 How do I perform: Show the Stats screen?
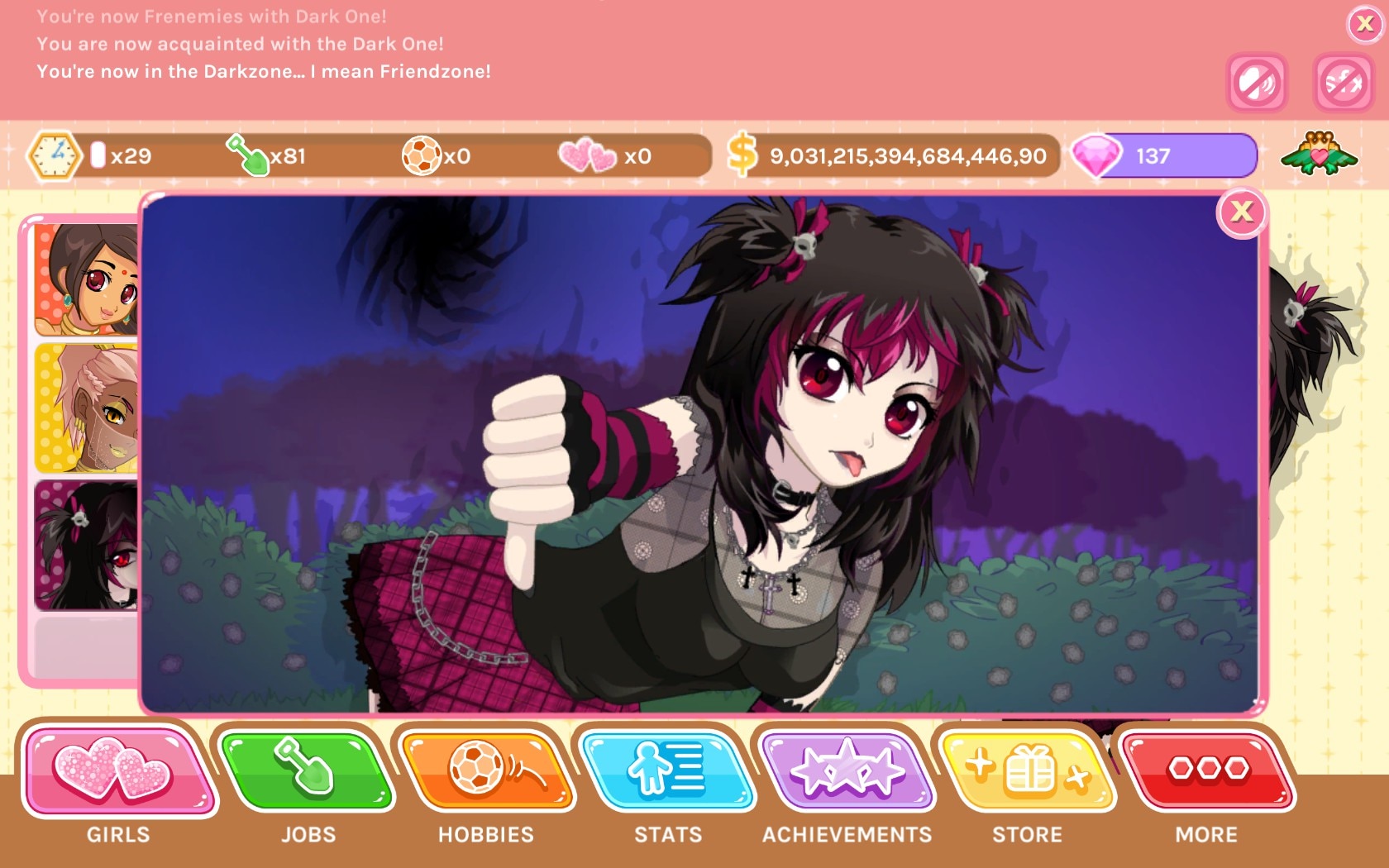tap(666, 772)
